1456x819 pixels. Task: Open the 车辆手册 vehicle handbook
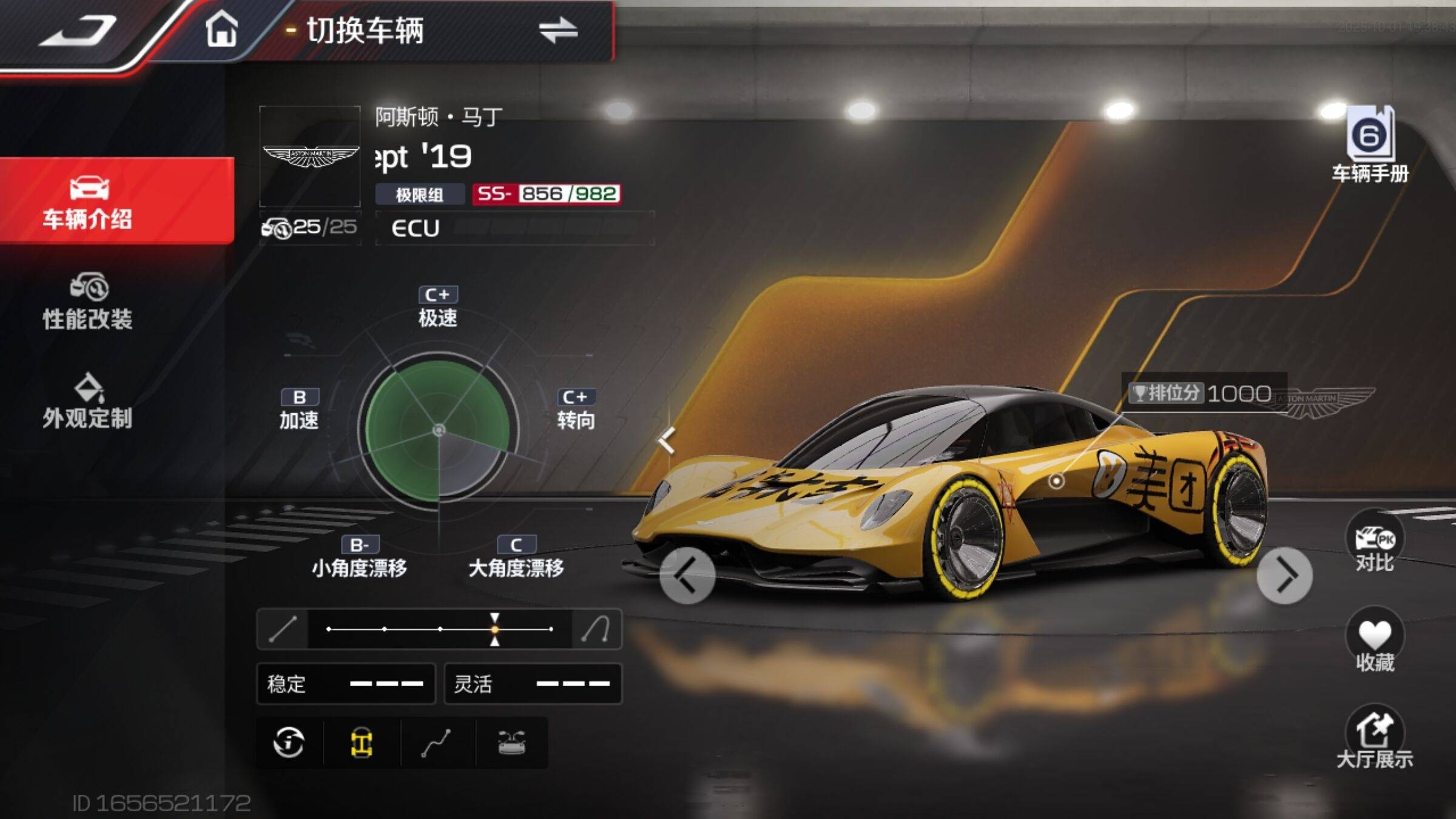click(x=1370, y=144)
